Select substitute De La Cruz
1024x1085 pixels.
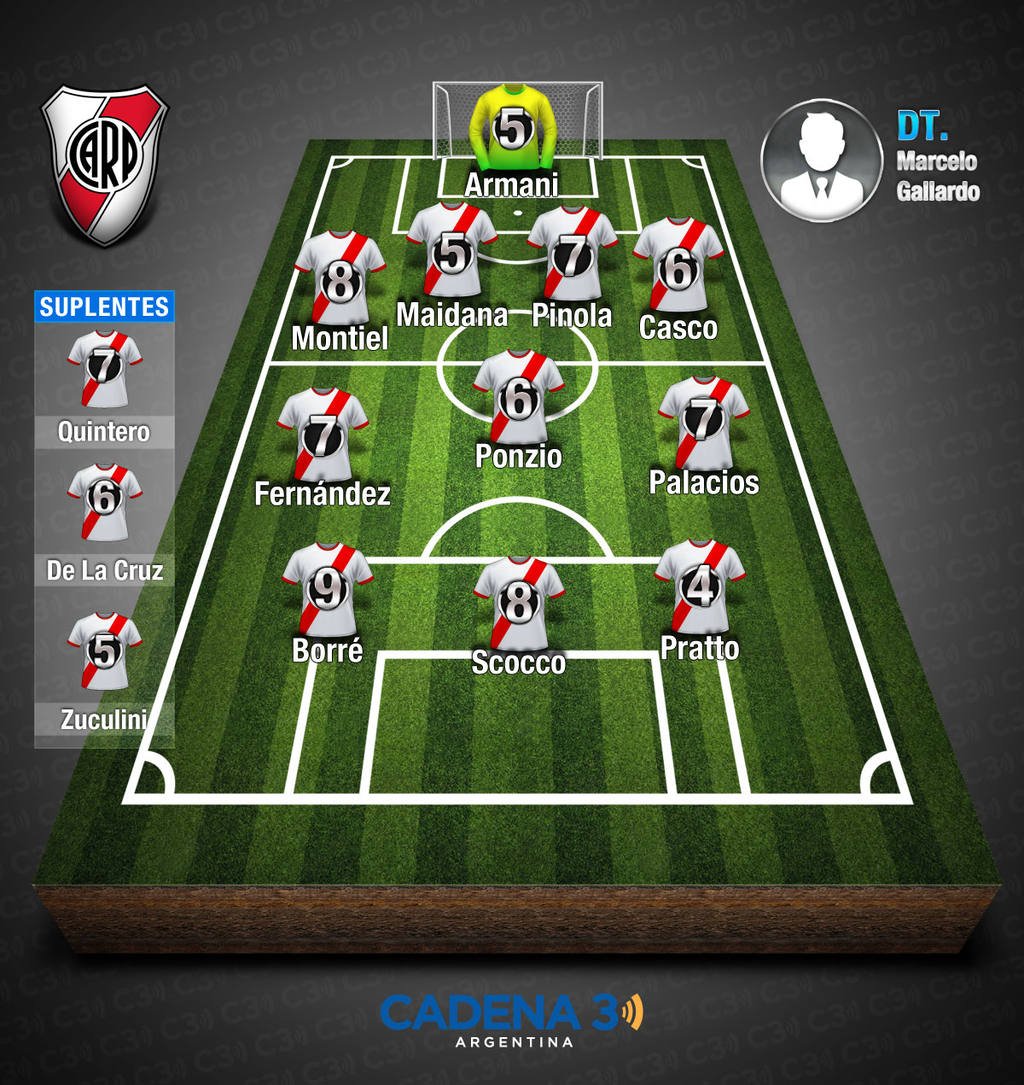104,501
